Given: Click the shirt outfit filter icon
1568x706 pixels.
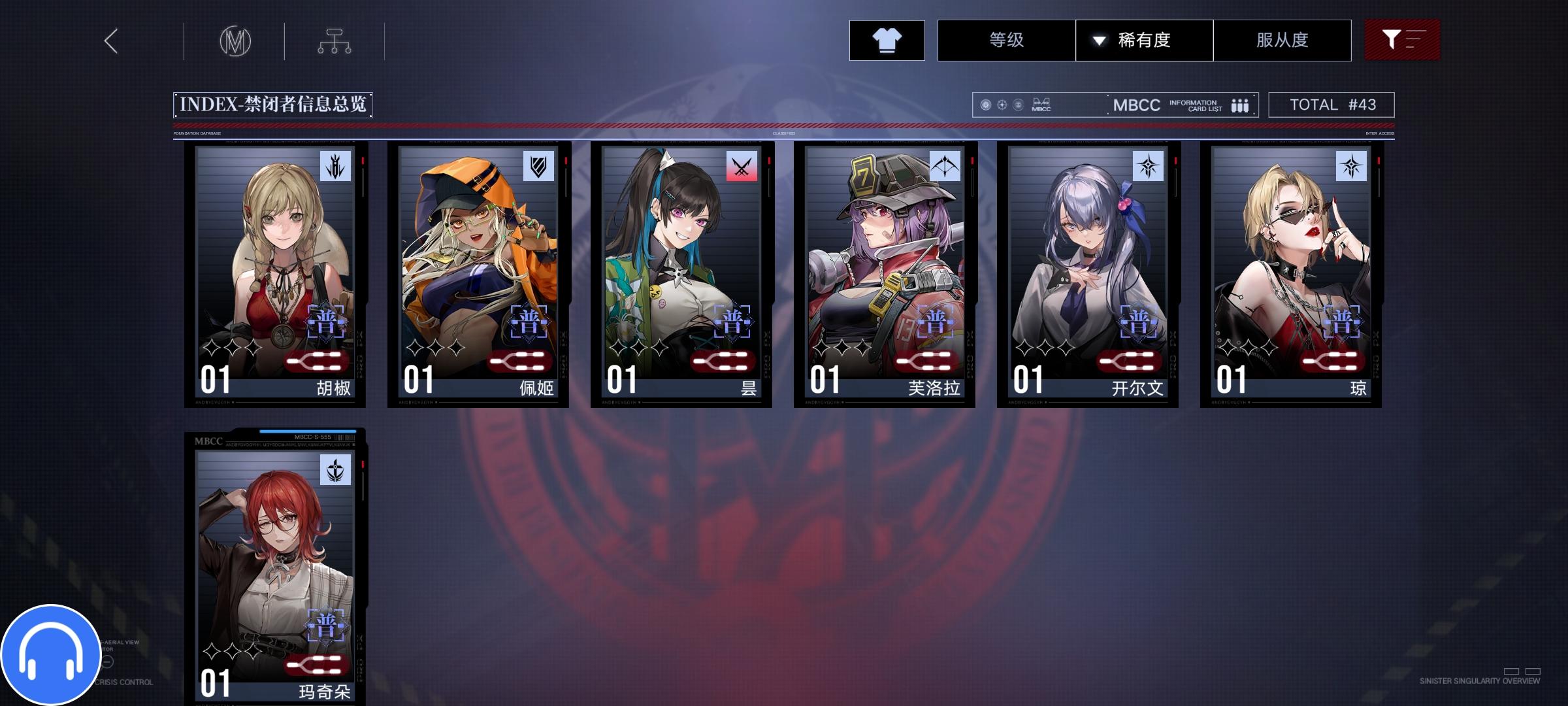Looking at the screenshot, I should 887,41.
